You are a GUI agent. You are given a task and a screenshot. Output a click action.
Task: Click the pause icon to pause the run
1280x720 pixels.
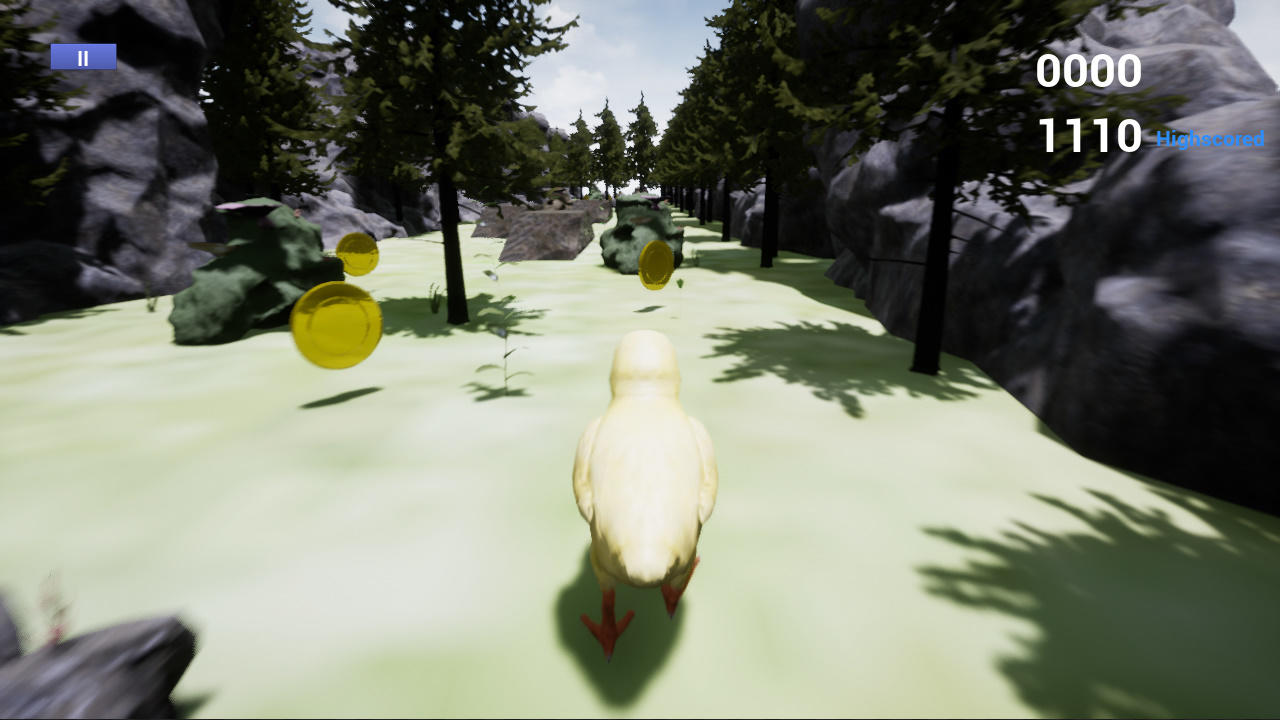(82, 56)
